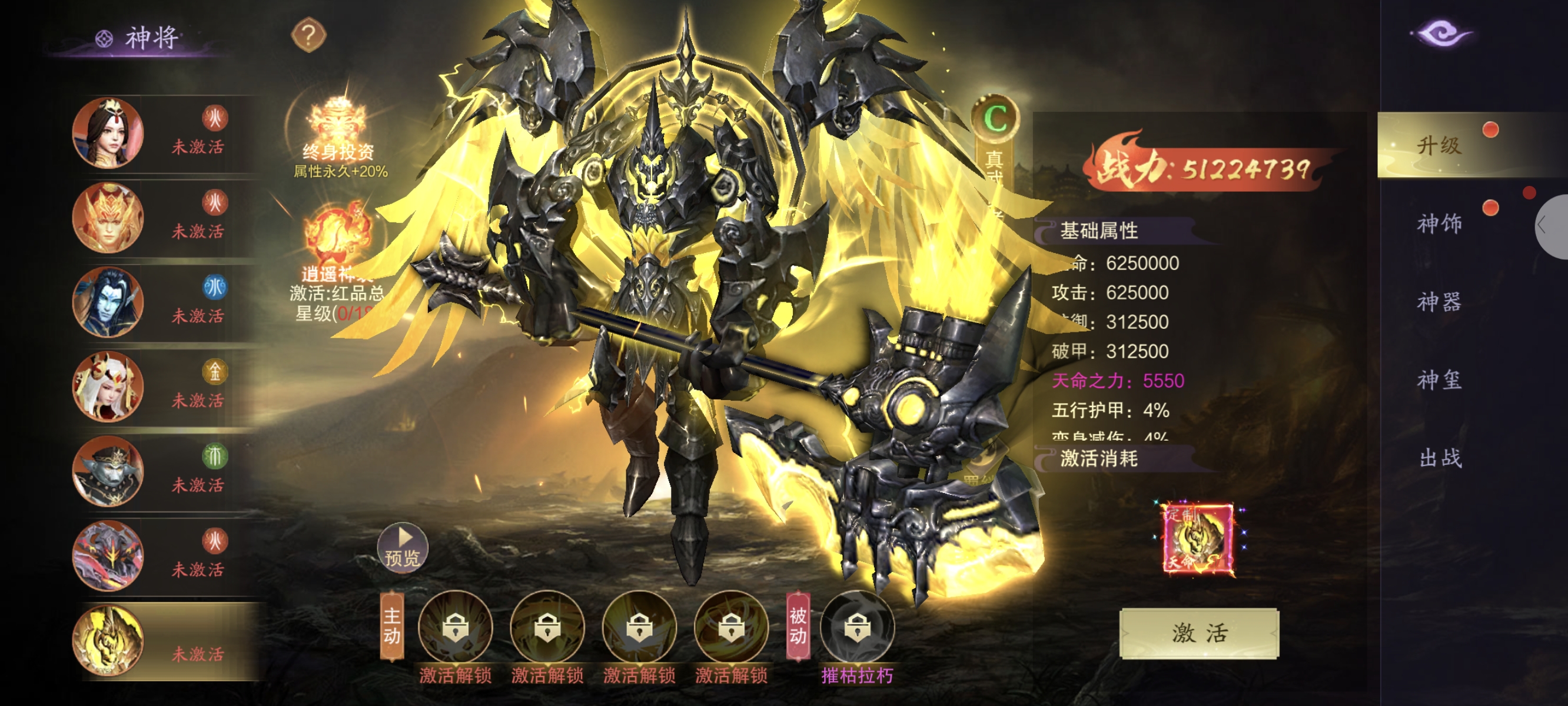Open the question mark help icon
Viewport: 1568px width, 706px height.
[x=308, y=35]
